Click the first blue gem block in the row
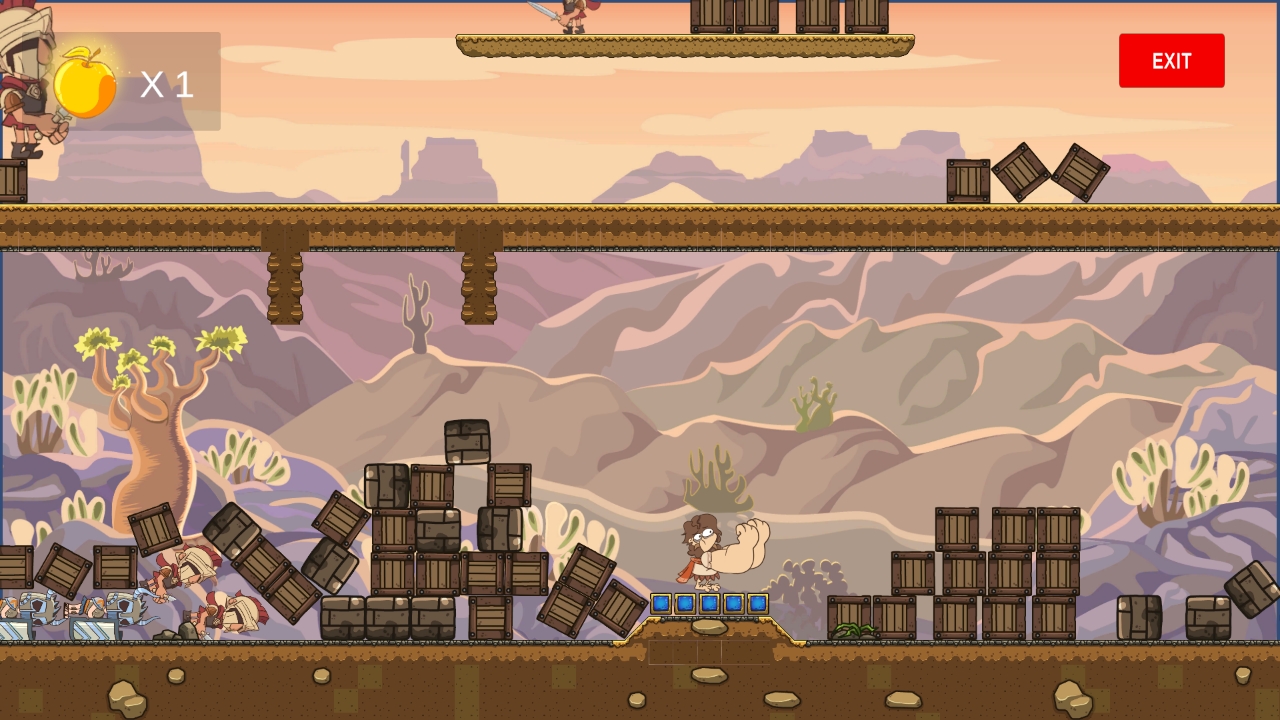Screen dimensions: 1280x720 pos(662,603)
